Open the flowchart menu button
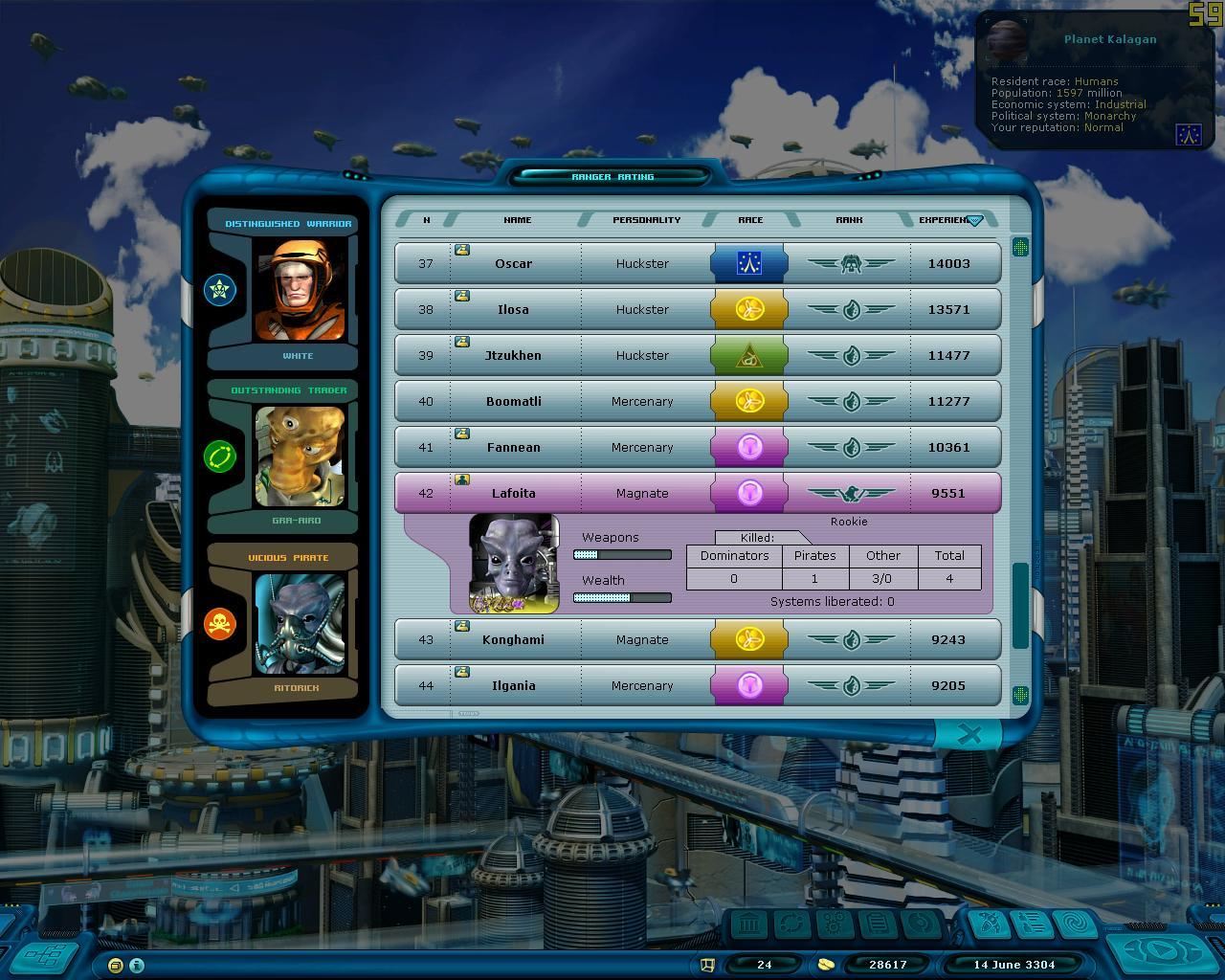Image resolution: width=1225 pixels, height=980 pixels. point(45,955)
